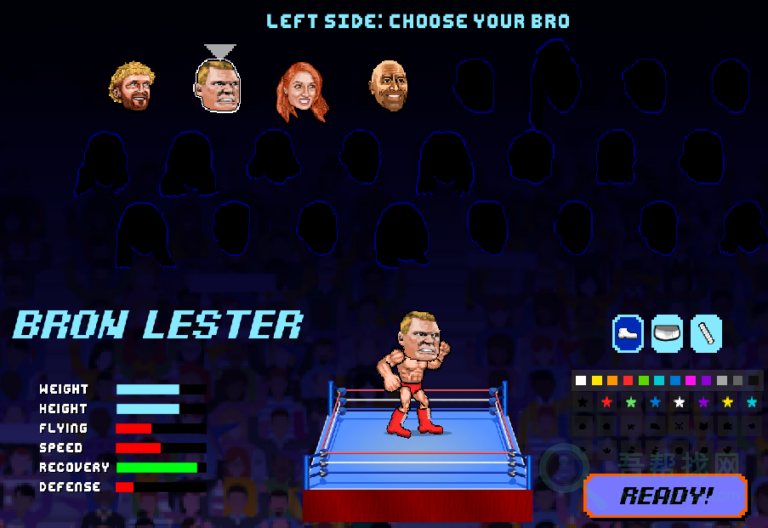The image size is (768, 528).
Task: Pick the red-haired female wrestler portrait
Action: point(300,90)
